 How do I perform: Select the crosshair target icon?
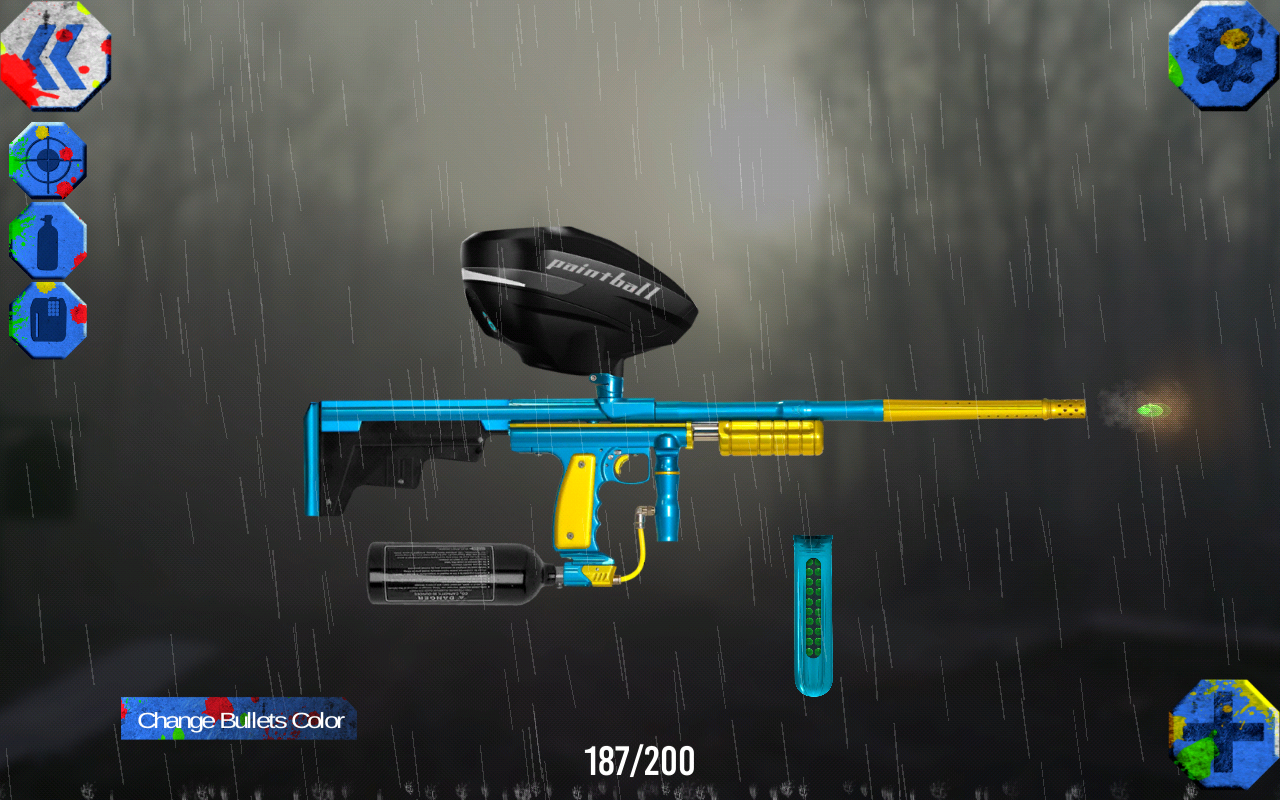[47, 160]
